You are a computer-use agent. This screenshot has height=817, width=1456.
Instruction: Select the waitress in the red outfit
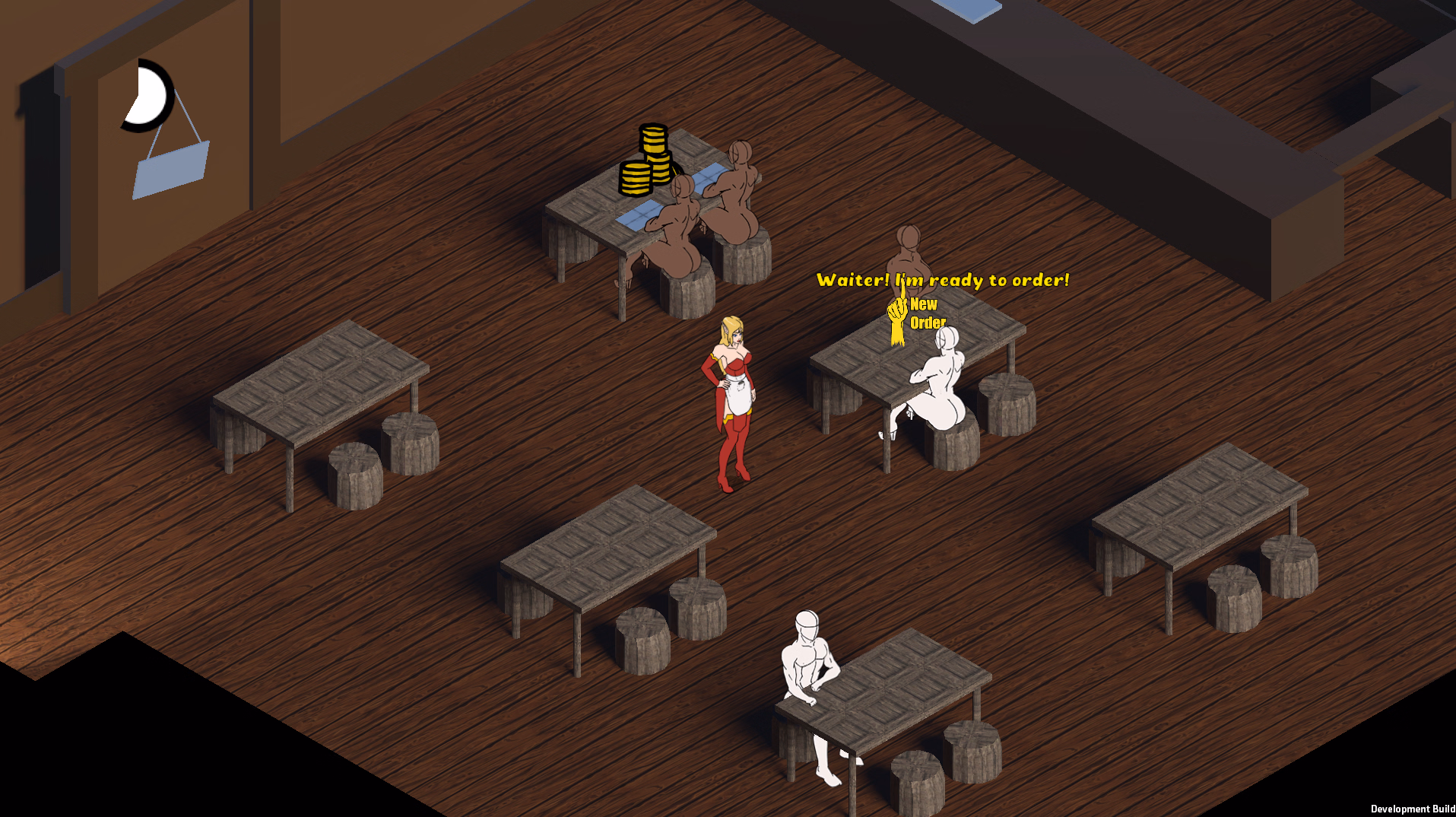732,396
